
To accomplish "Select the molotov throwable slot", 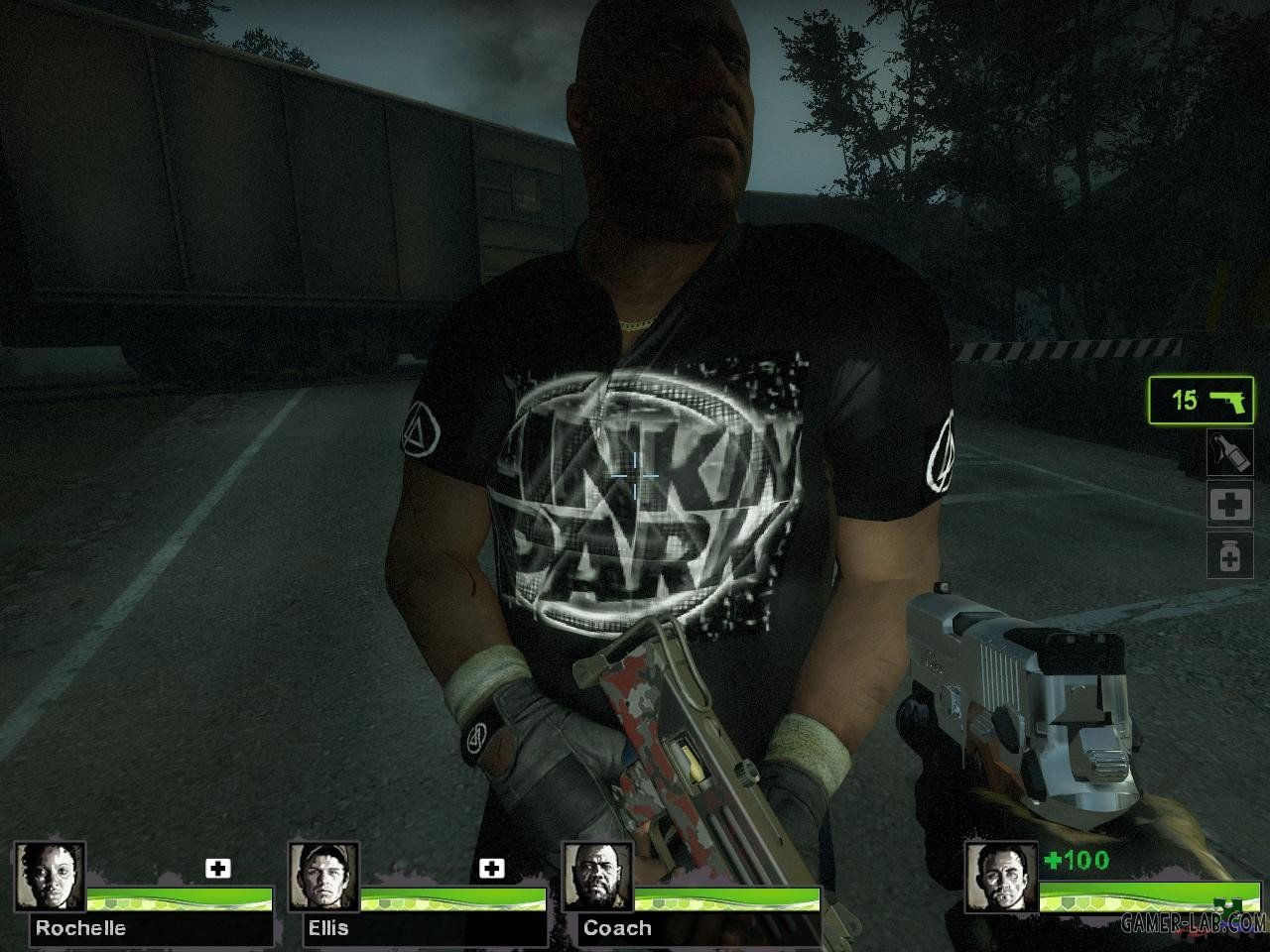I will coord(1229,452).
